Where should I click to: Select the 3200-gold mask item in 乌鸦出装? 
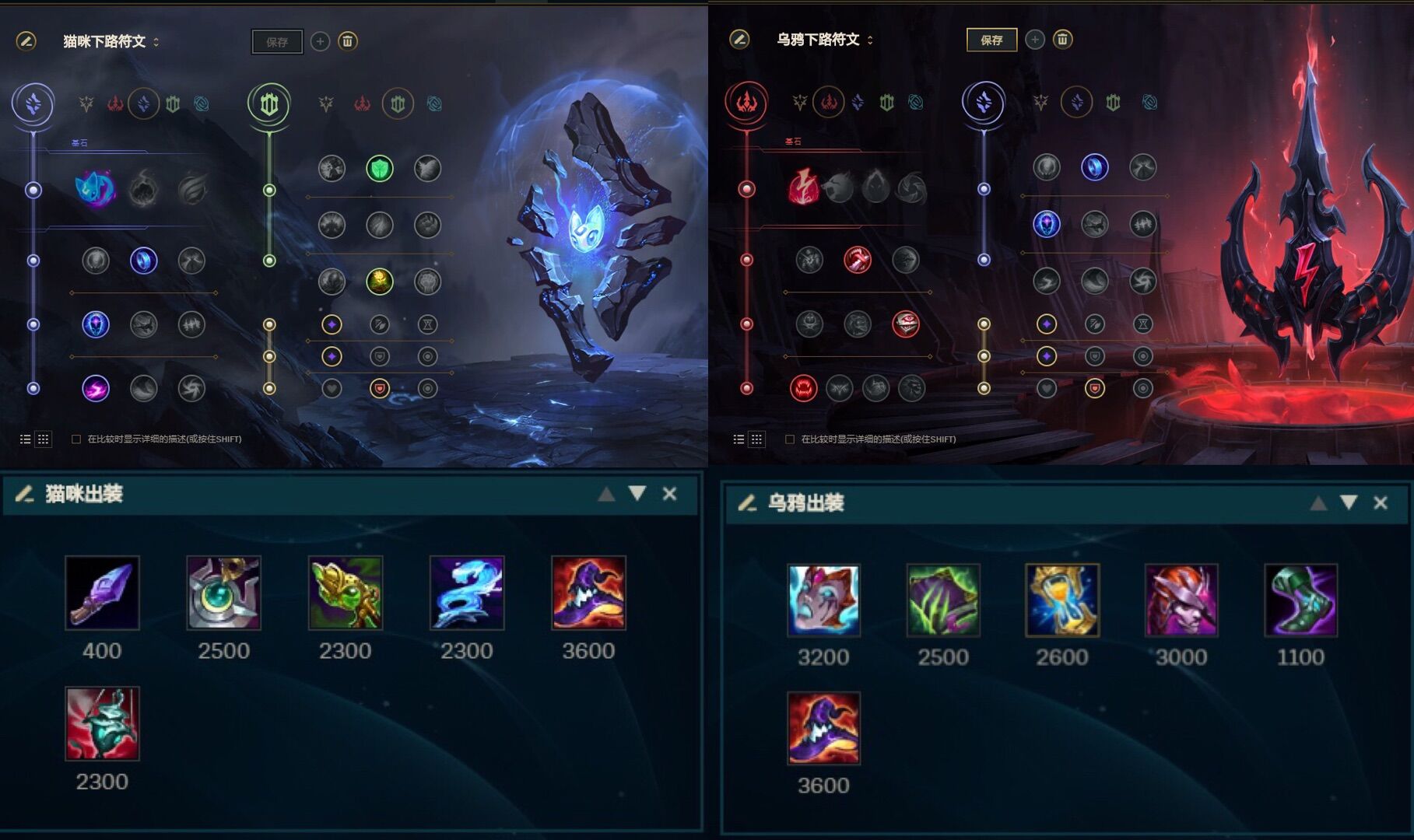[823, 600]
